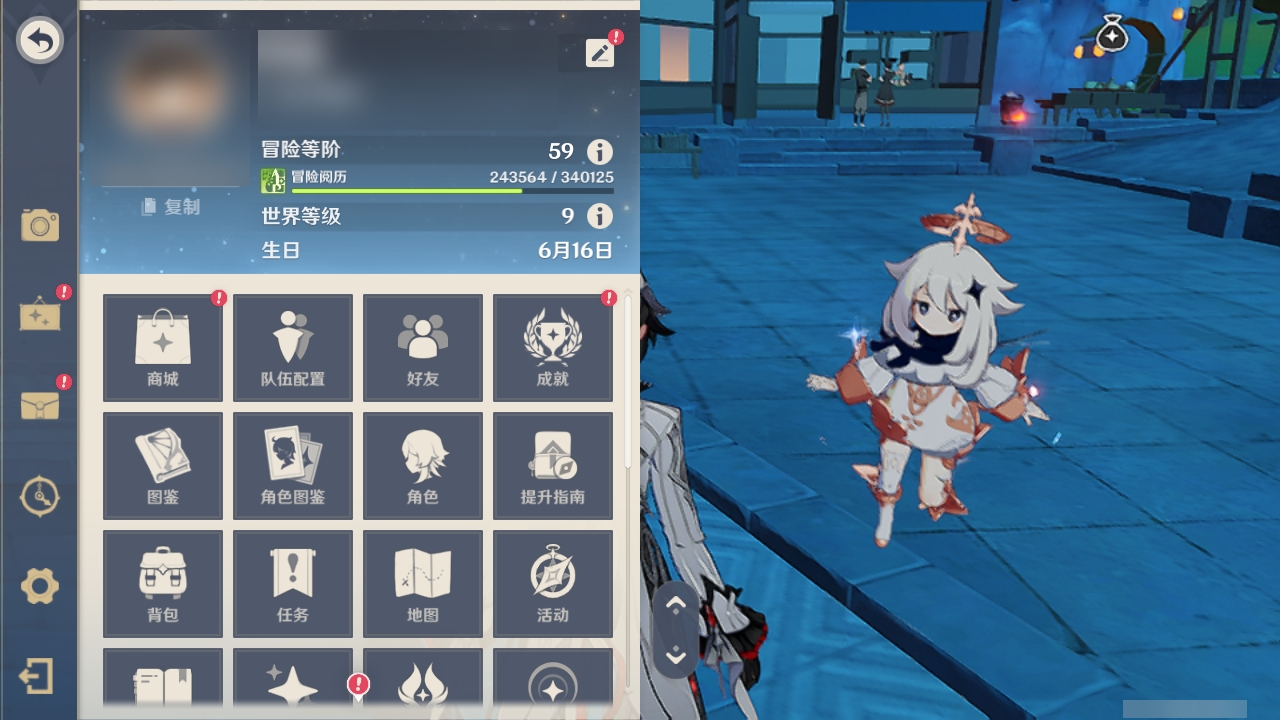Open the 角色 characters screen
The width and height of the screenshot is (1280, 720).
(x=422, y=465)
